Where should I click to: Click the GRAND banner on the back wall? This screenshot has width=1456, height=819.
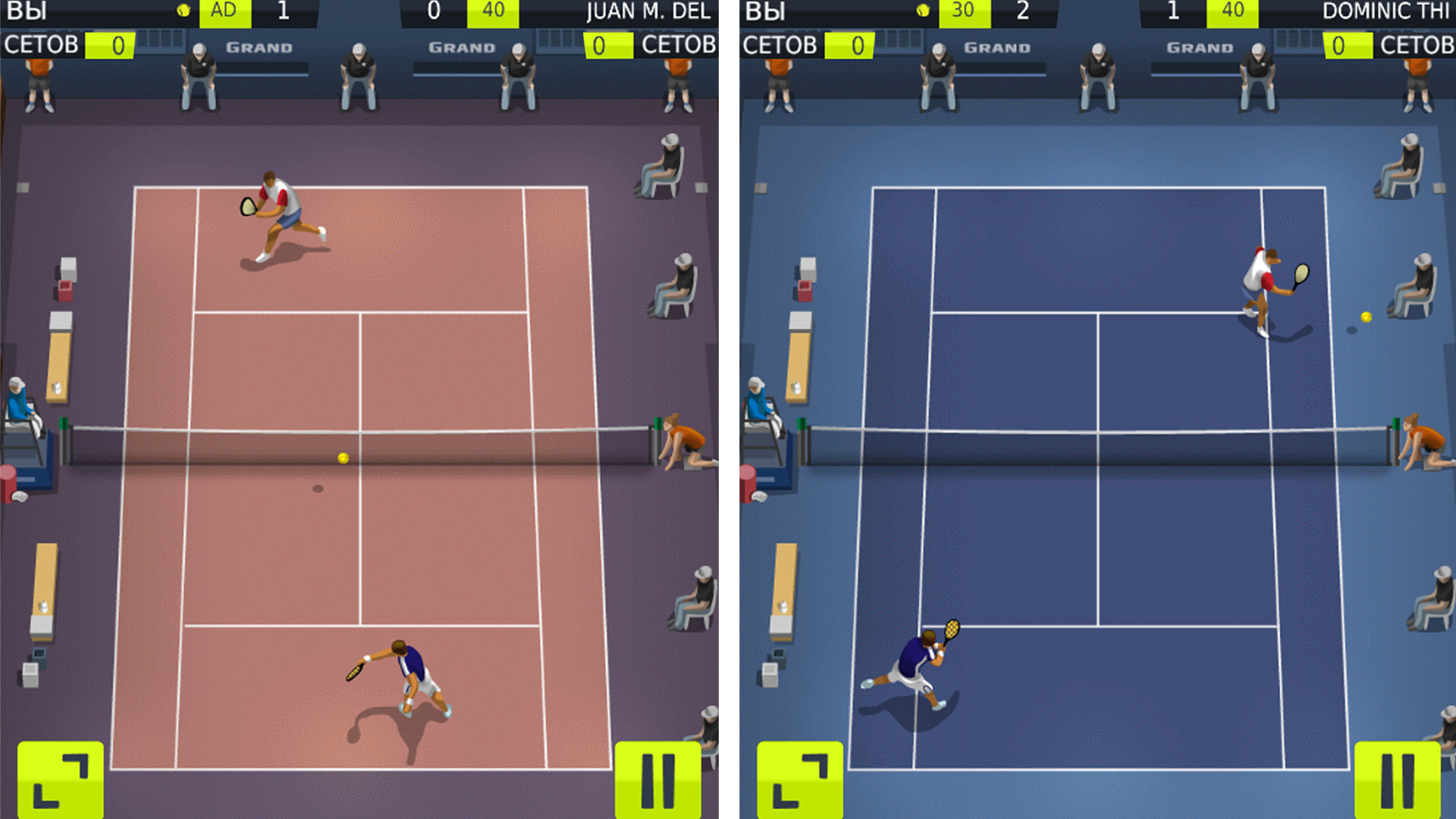(258, 45)
